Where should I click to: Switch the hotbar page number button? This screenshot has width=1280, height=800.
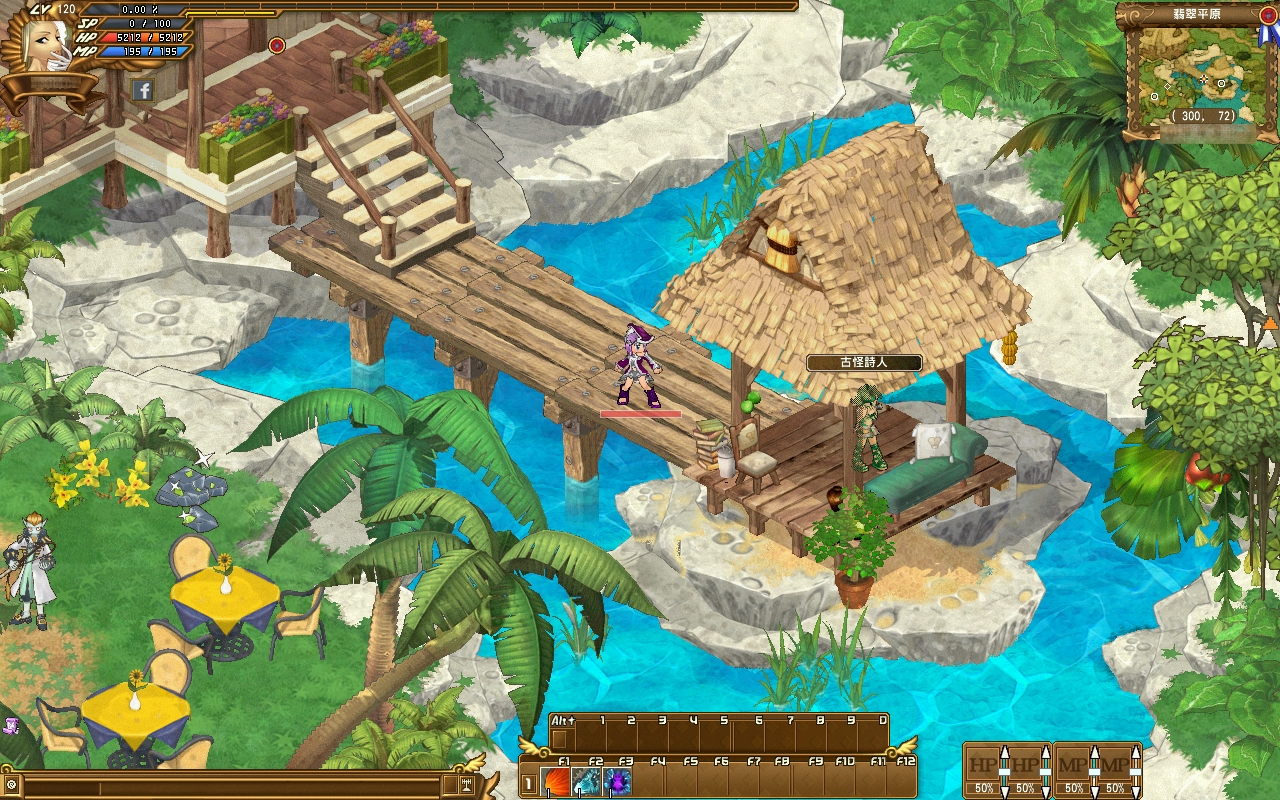pos(529,783)
